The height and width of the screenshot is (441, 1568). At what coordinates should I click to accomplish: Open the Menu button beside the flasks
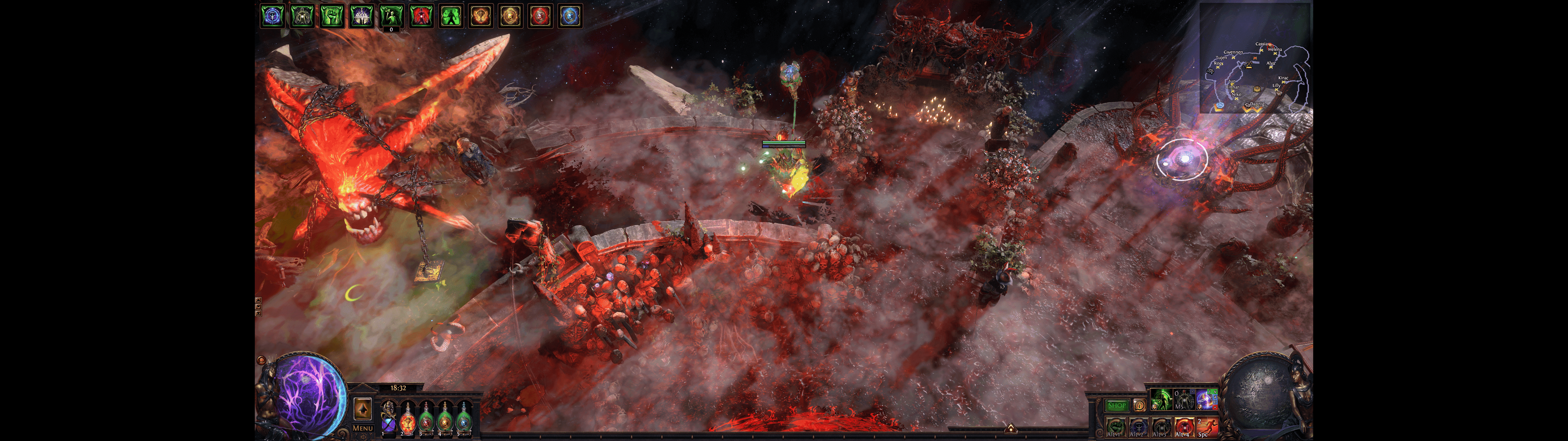(x=363, y=428)
